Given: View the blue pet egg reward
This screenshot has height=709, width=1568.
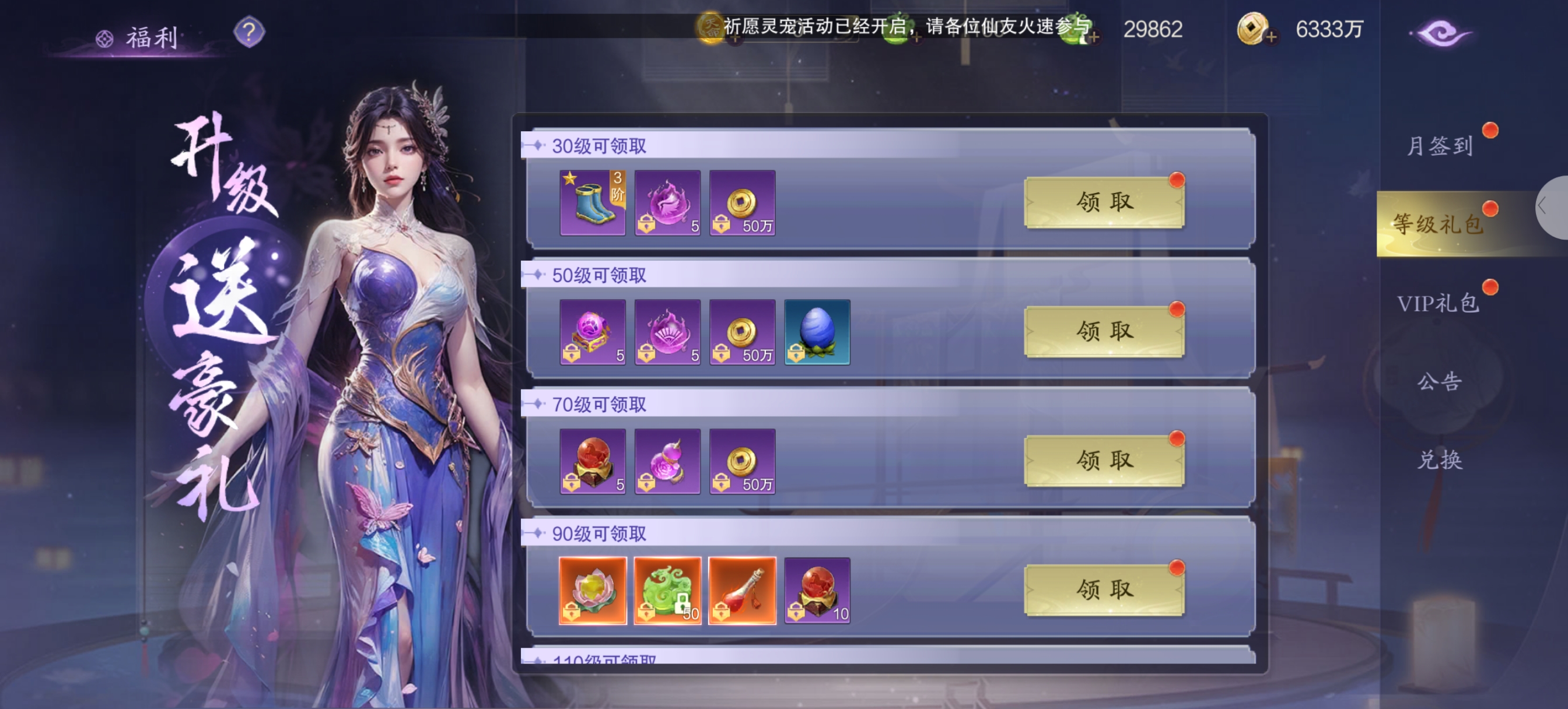Looking at the screenshot, I should pos(817,332).
